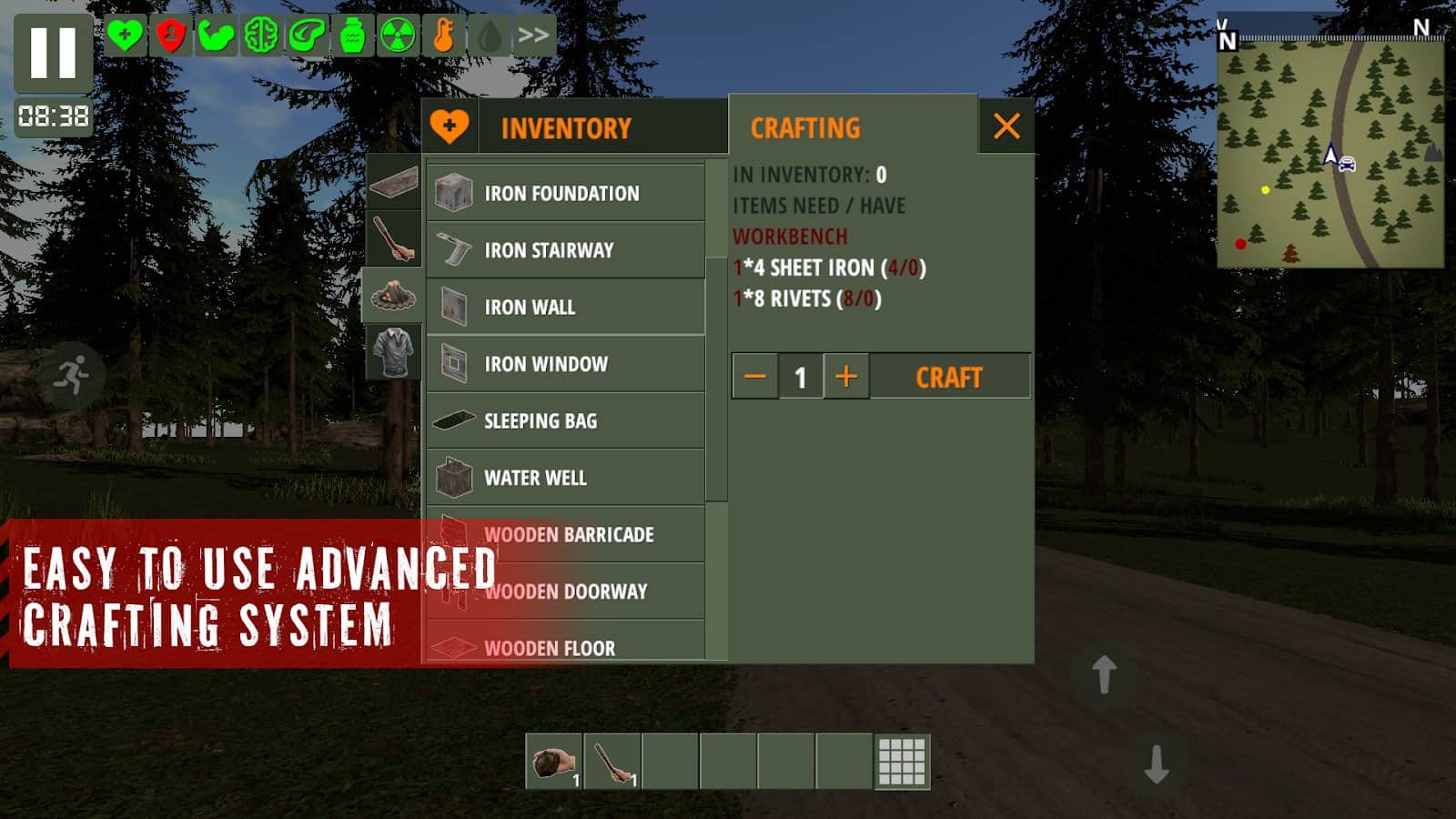
Task: Pause the game
Action: [53, 53]
